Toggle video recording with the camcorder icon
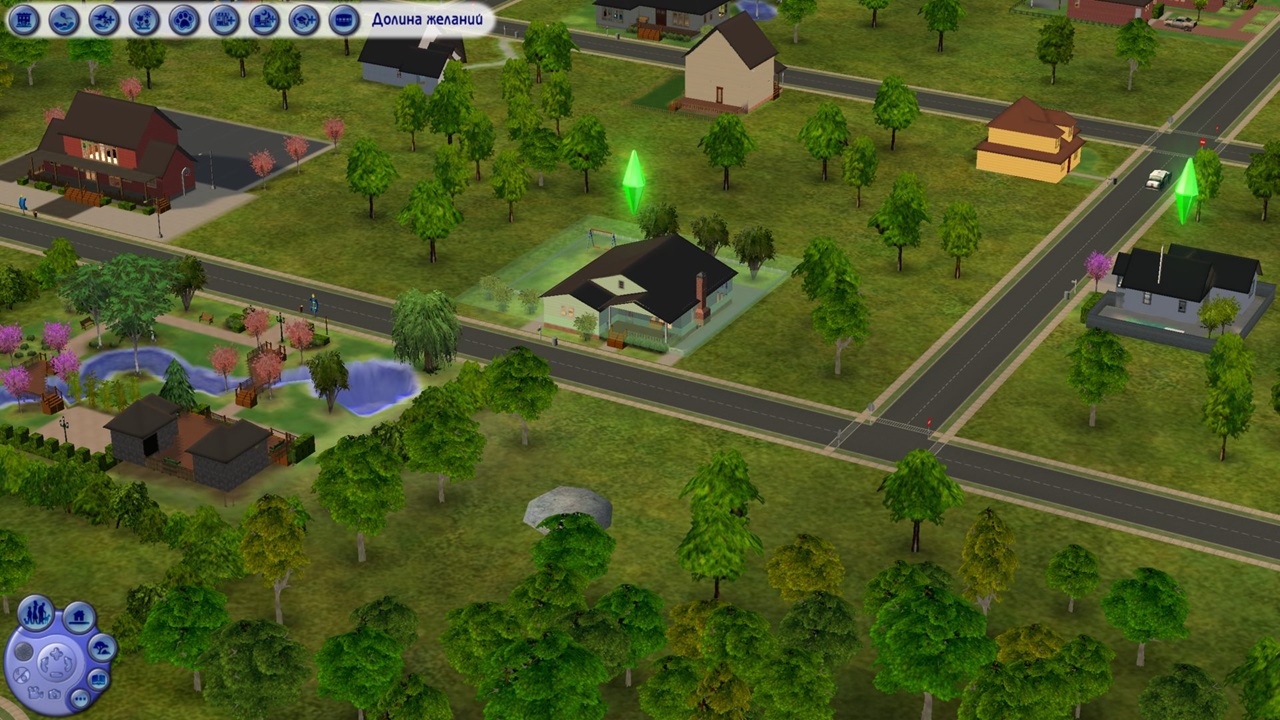This screenshot has width=1280, height=720. tap(34, 694)
